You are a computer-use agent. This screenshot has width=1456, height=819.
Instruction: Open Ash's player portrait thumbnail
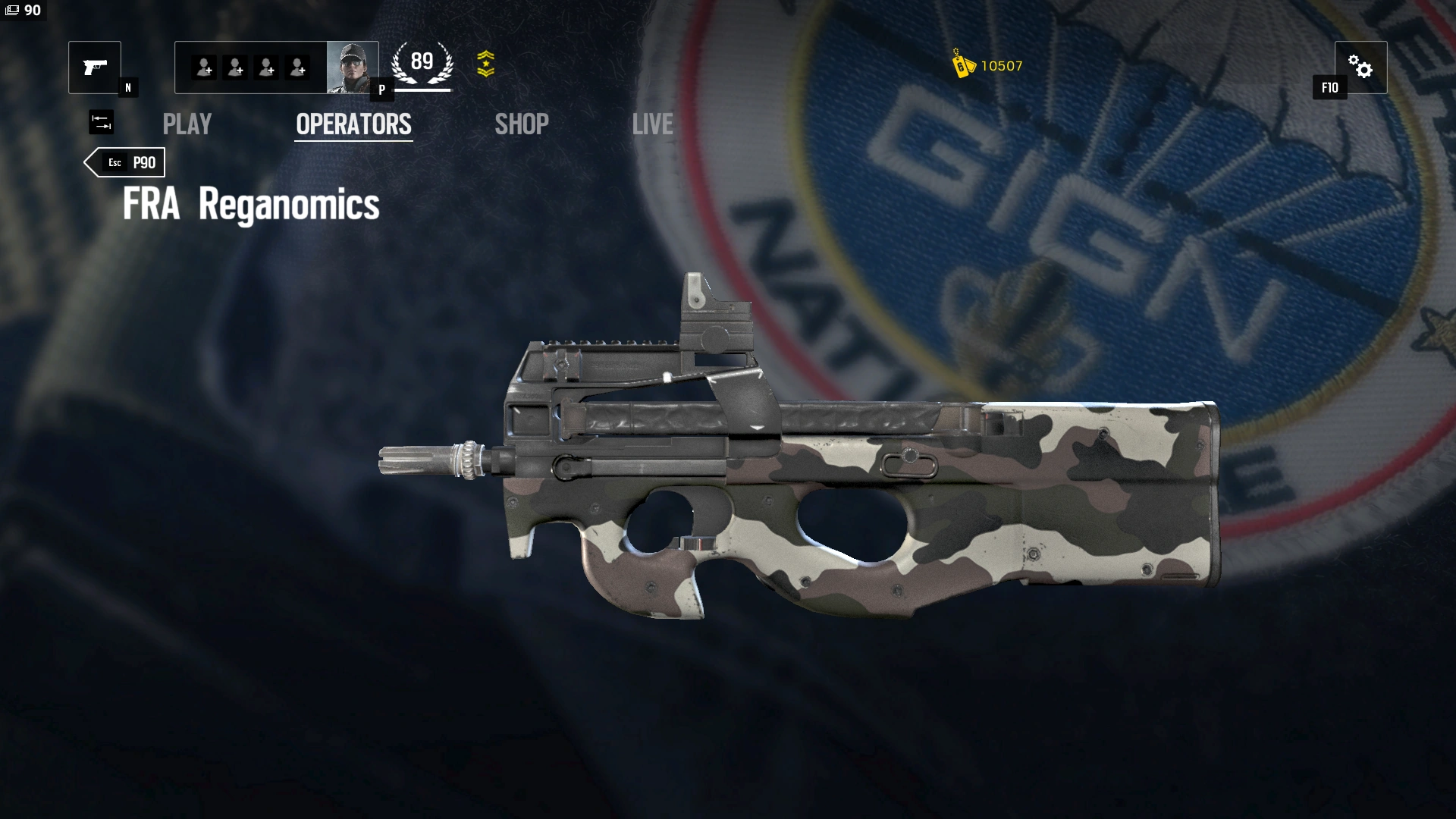(x=353, y=67)
